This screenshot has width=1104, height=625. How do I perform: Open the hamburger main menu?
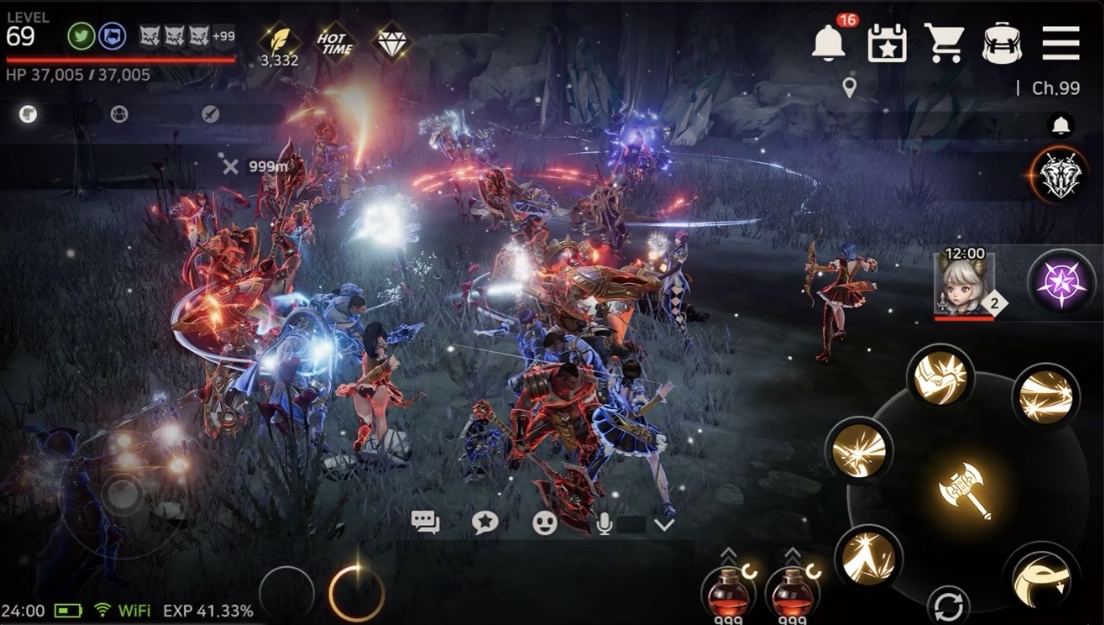tap(1060, 43)
